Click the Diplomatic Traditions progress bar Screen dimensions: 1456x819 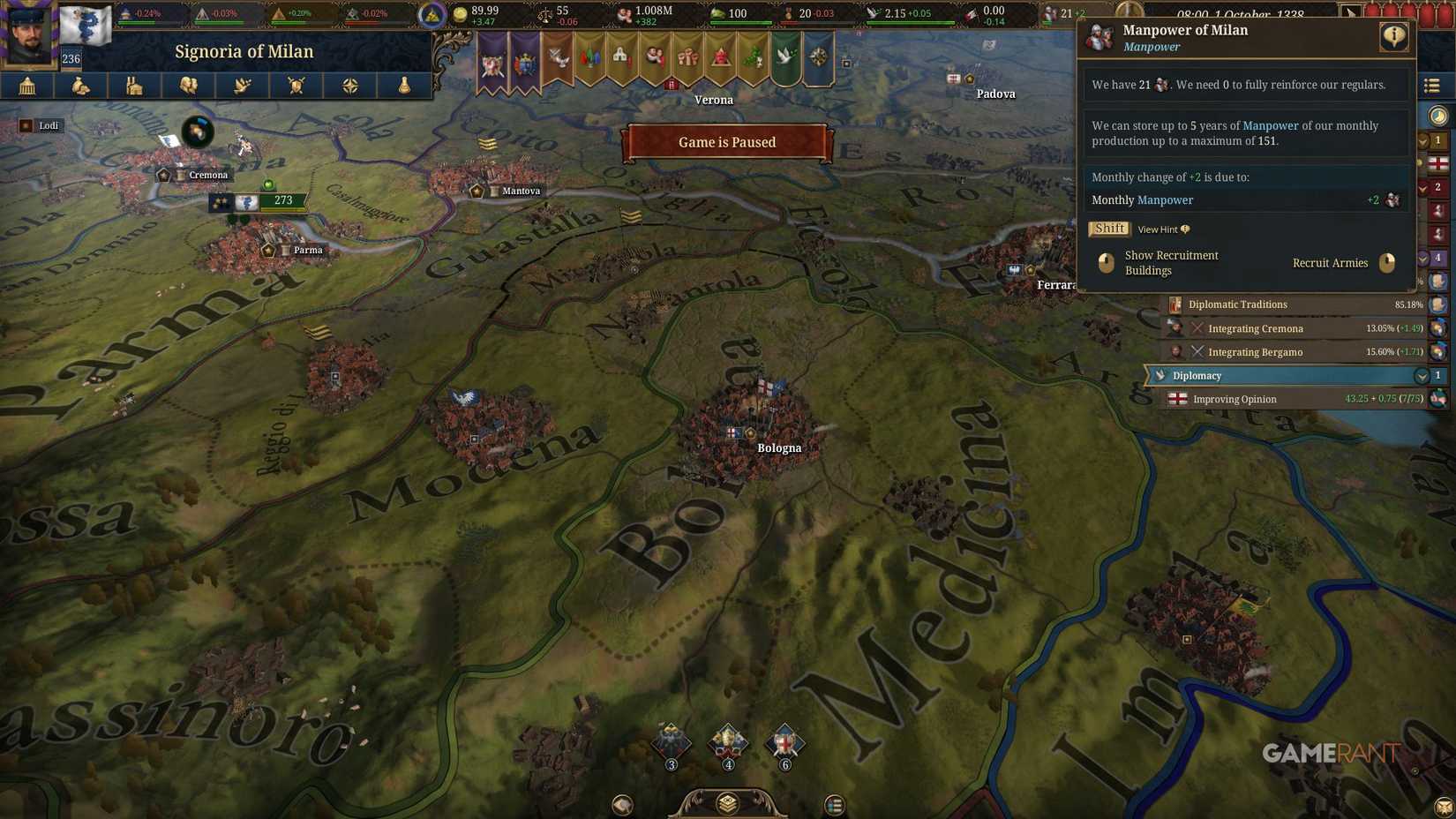coord(1288,304)
